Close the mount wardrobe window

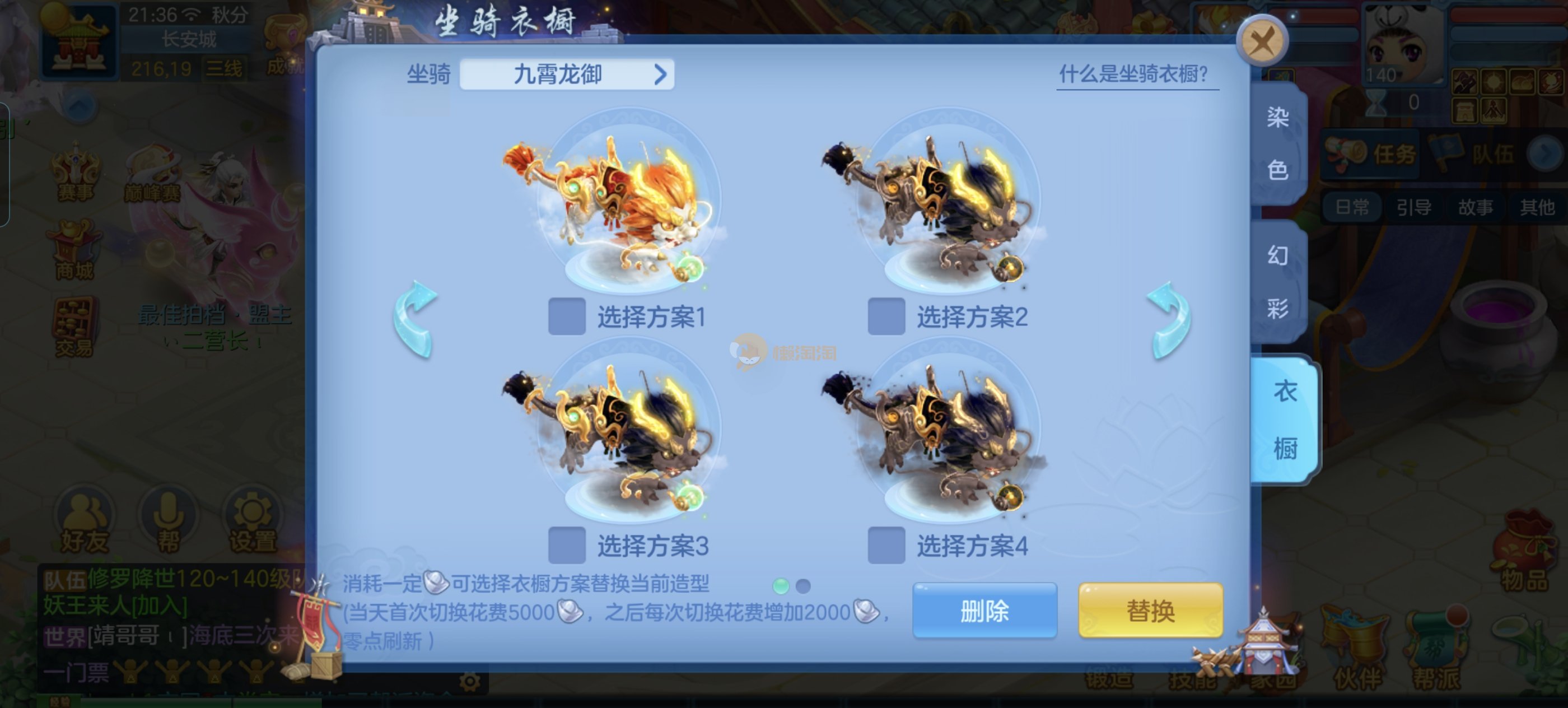(x=1262, y=41)
